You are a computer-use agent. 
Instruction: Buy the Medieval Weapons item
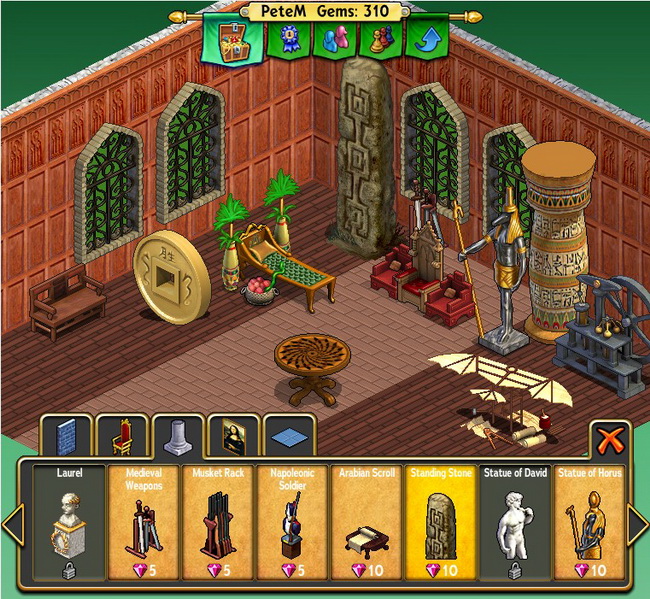[142, 521]
